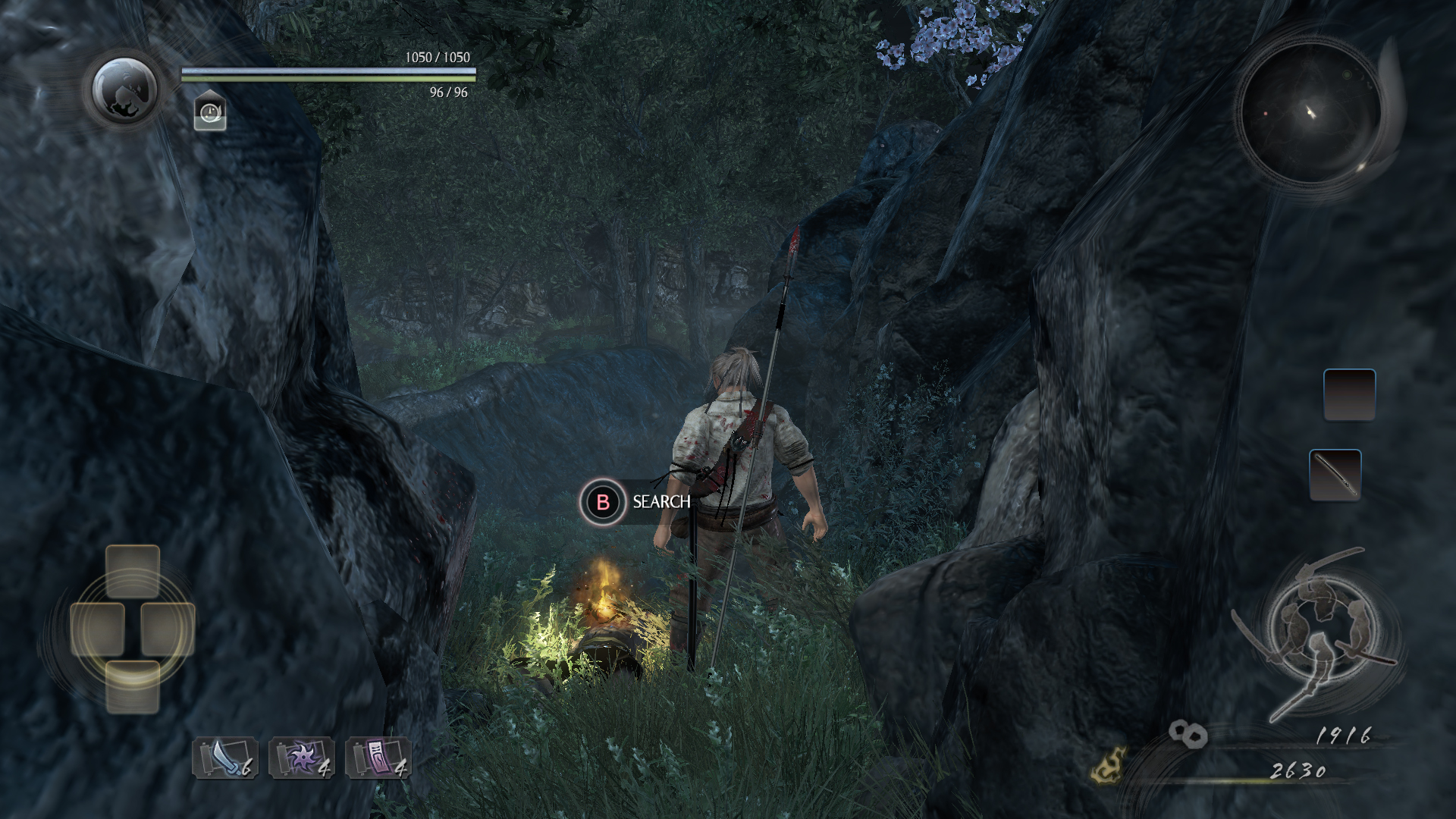This screenshot has width=1456, height=819.
Task: Select the blue blade shortcut item
Action: (225, 758)
